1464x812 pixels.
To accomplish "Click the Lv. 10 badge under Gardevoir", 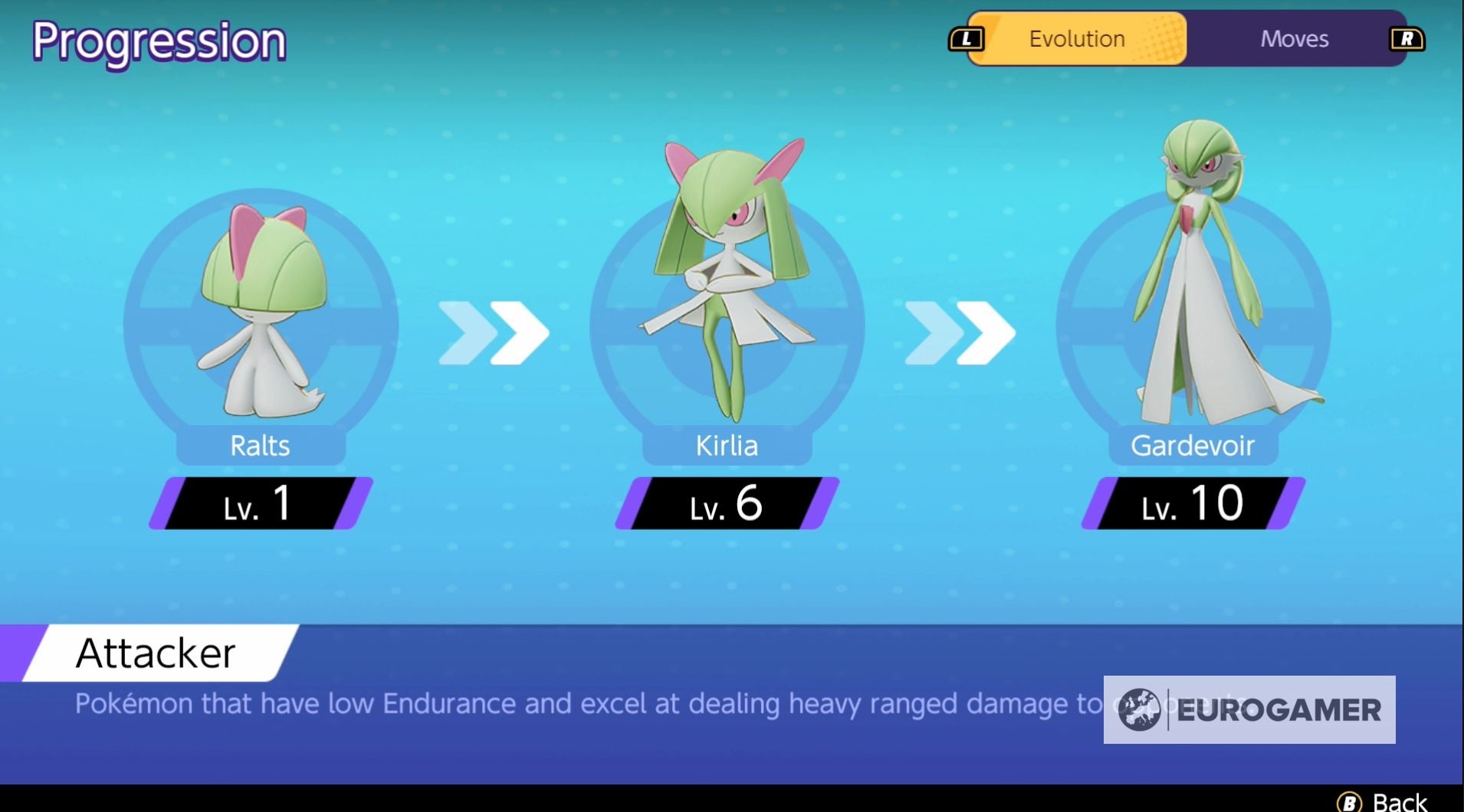I will click(x=1192, y=504).
